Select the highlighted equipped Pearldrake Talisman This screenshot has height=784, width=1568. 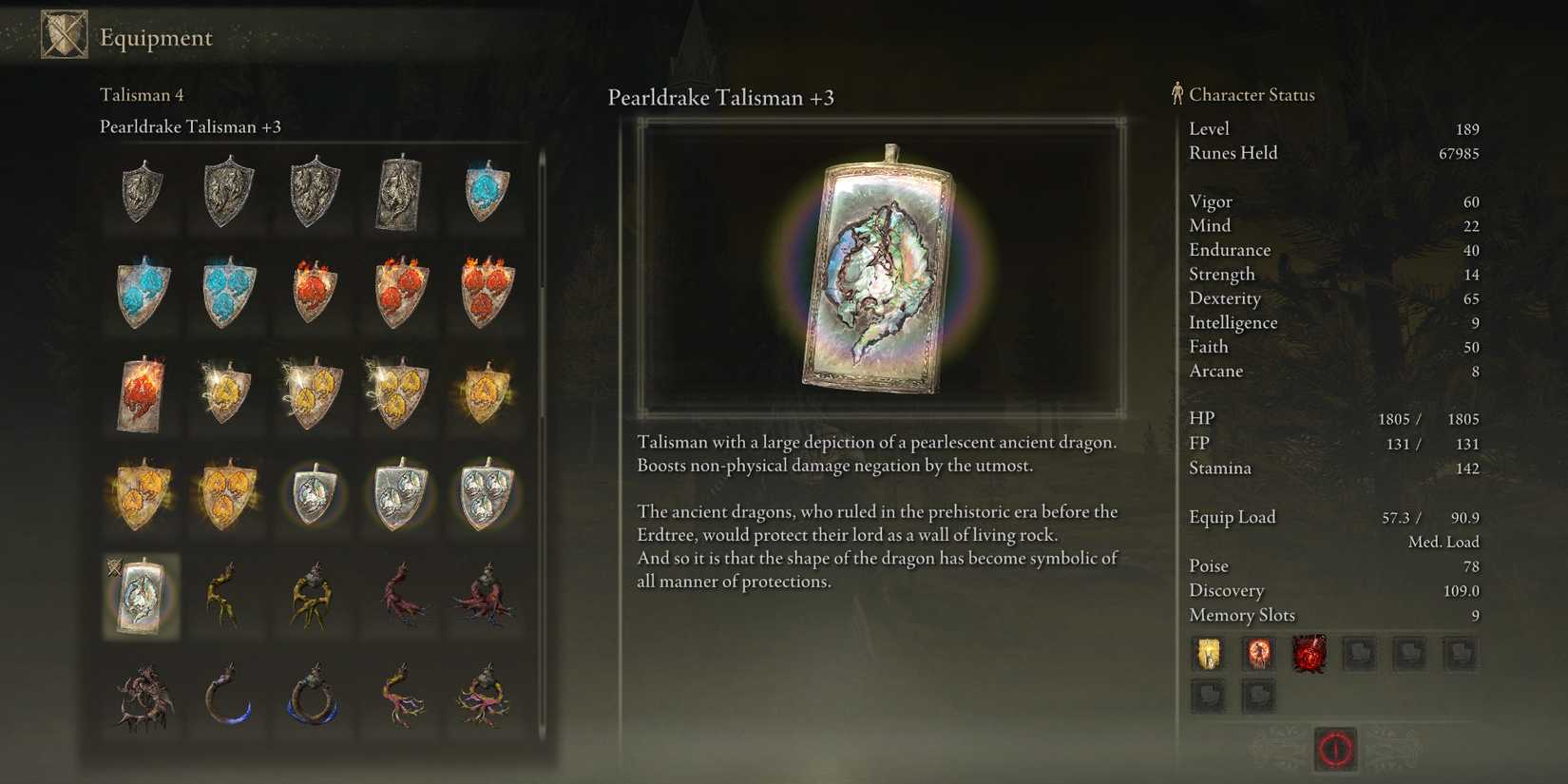tap(141, 599)
